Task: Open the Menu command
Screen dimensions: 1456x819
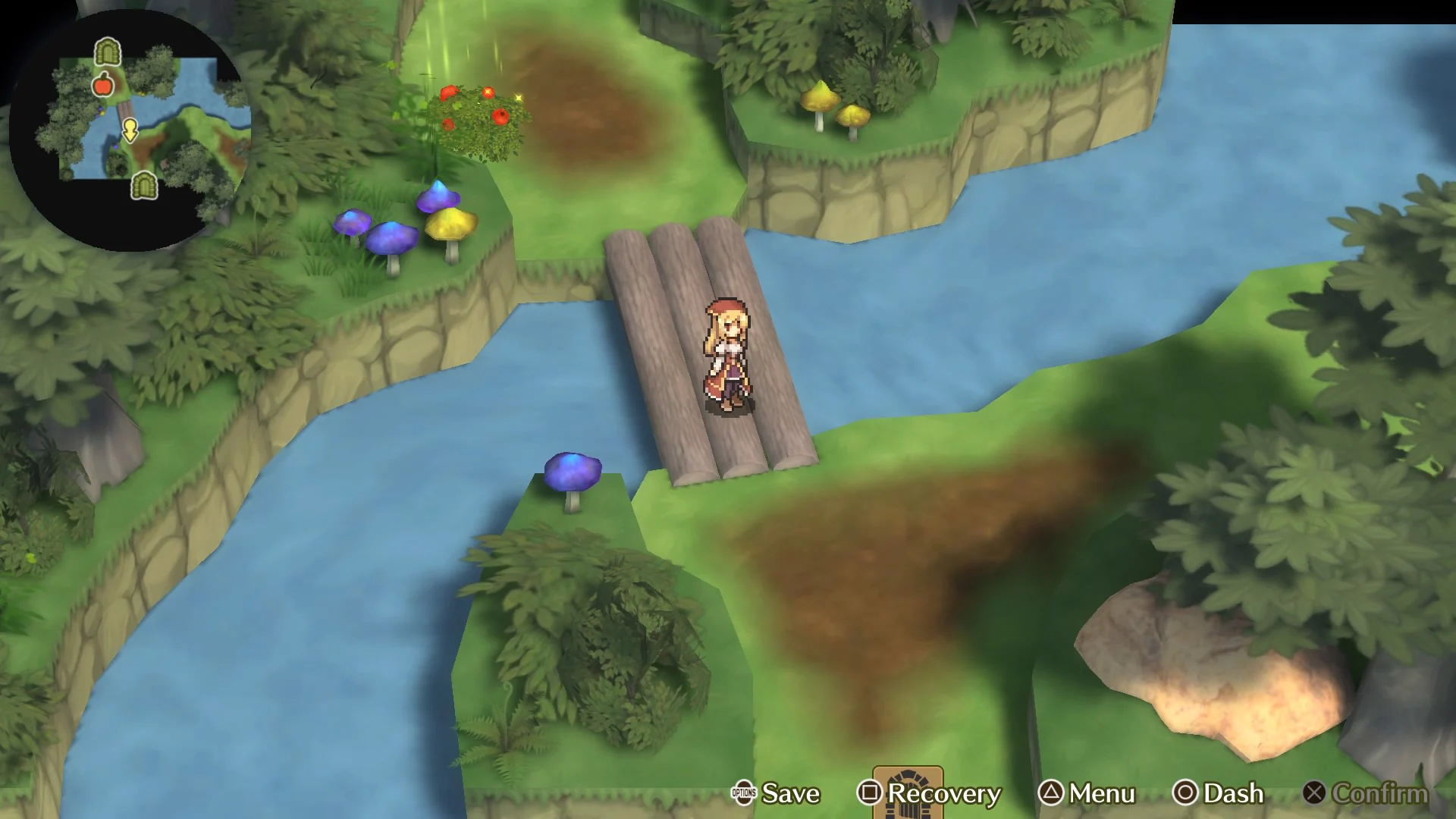Action: [1100, 795]
